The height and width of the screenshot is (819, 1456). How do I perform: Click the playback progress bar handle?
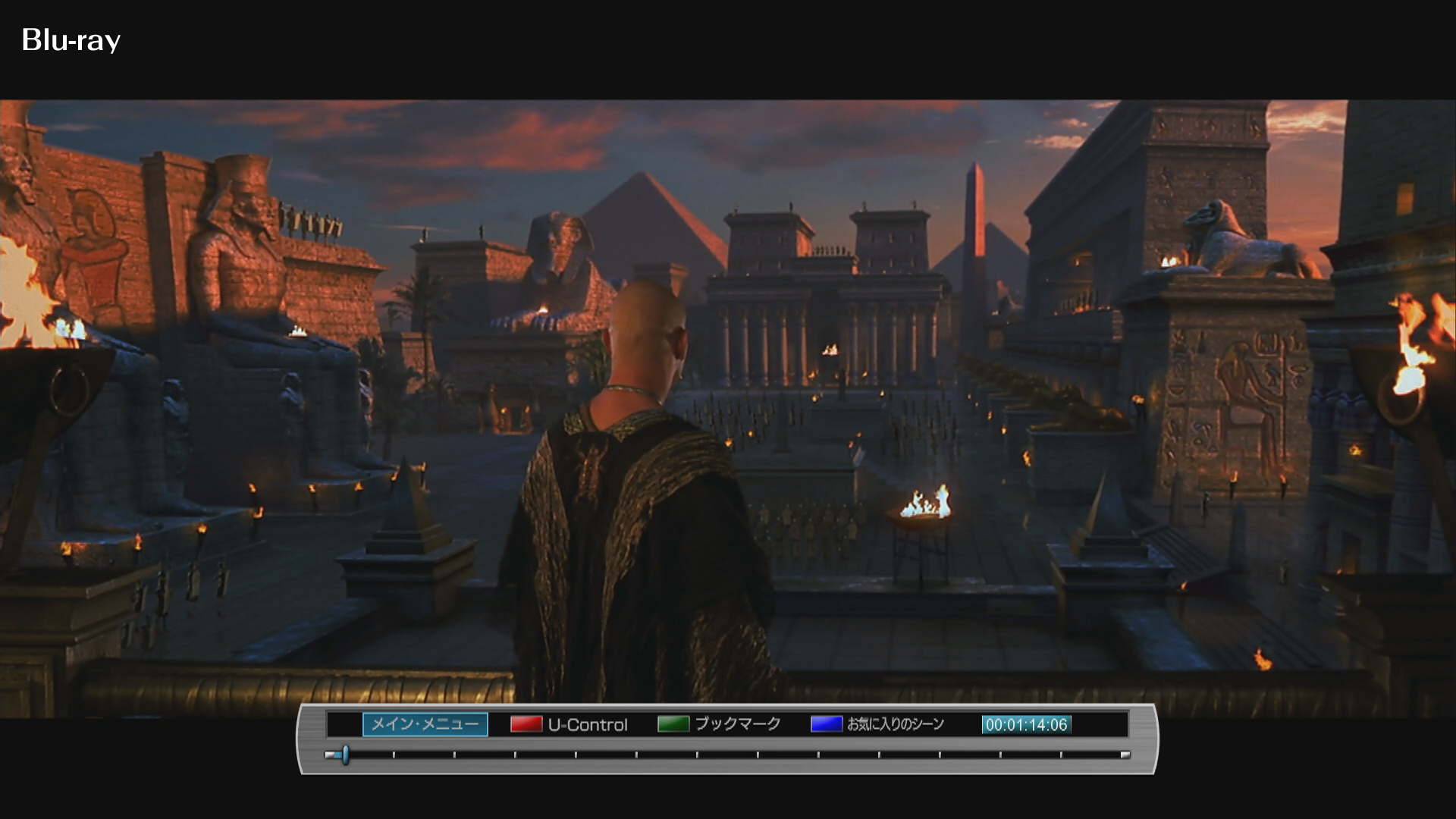(x=345, y=755)
